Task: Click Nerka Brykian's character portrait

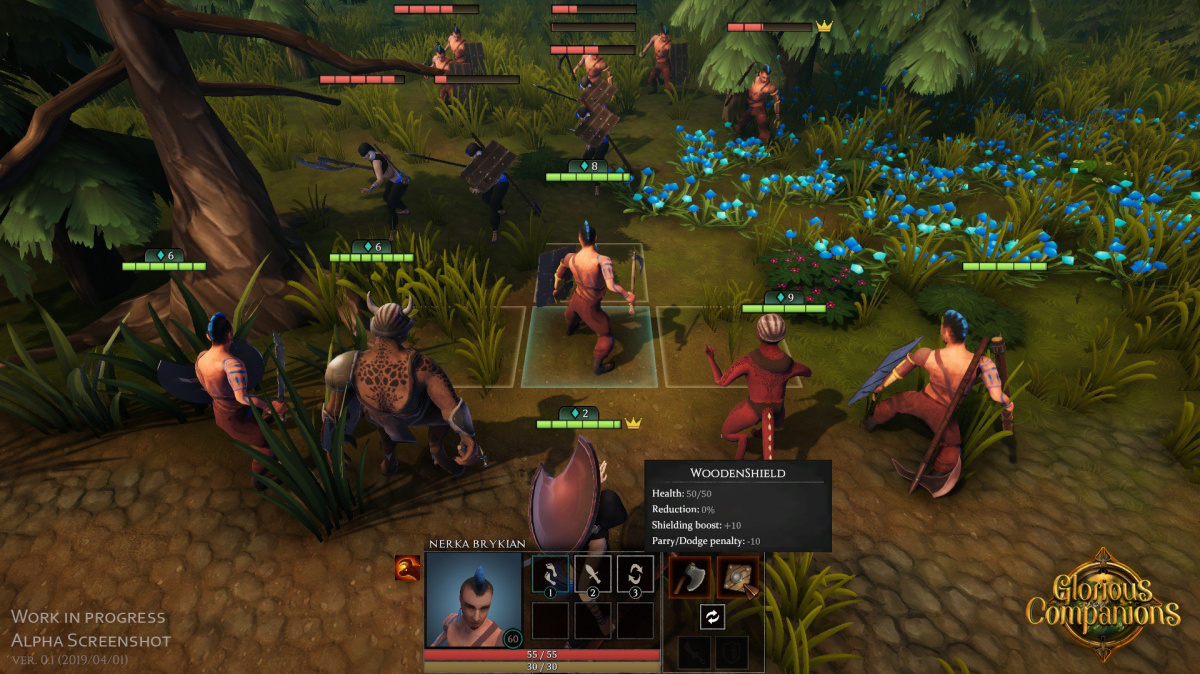Action: [473, 600]
